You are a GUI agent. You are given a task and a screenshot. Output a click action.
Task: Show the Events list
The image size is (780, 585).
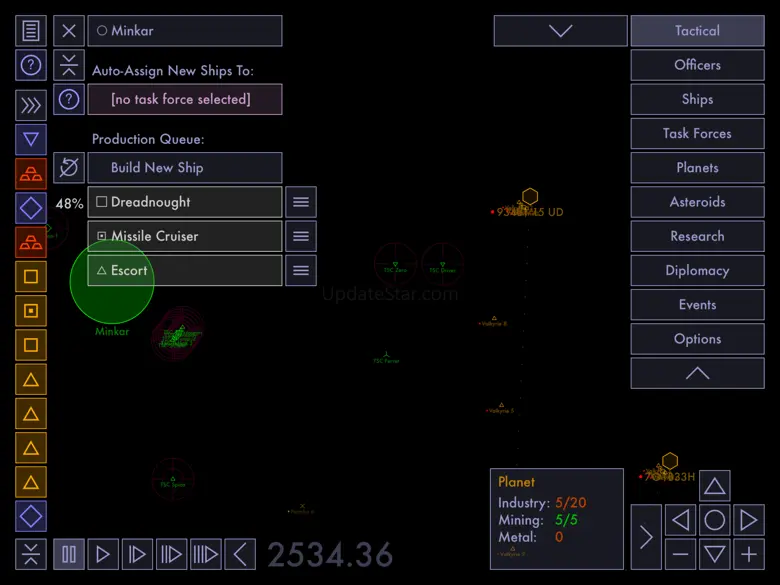(697, 305)
